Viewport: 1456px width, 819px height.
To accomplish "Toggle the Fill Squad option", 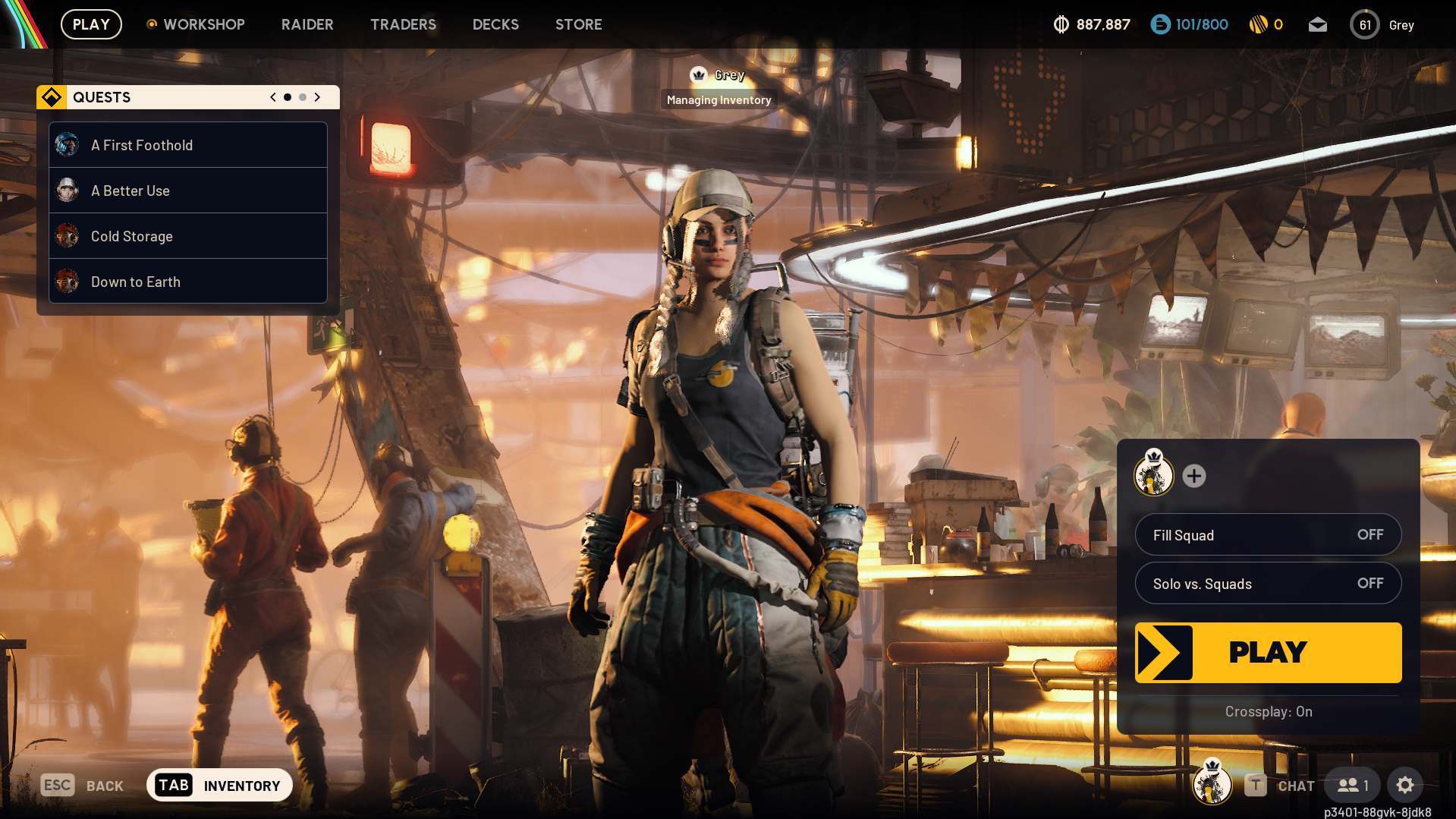I will pos(1268,535).
